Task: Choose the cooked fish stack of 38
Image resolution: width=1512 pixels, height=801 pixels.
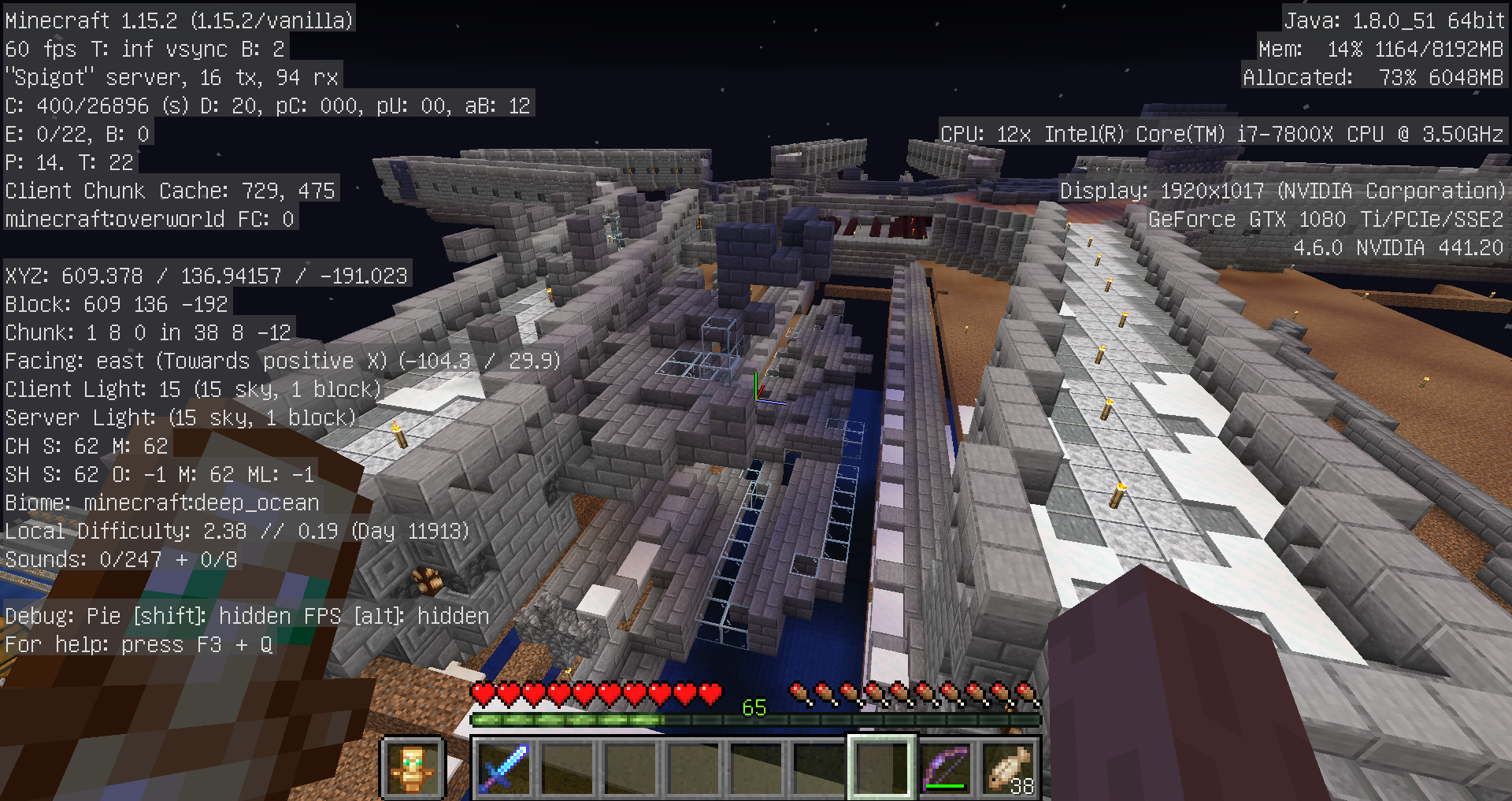Action: (1008, 767)
